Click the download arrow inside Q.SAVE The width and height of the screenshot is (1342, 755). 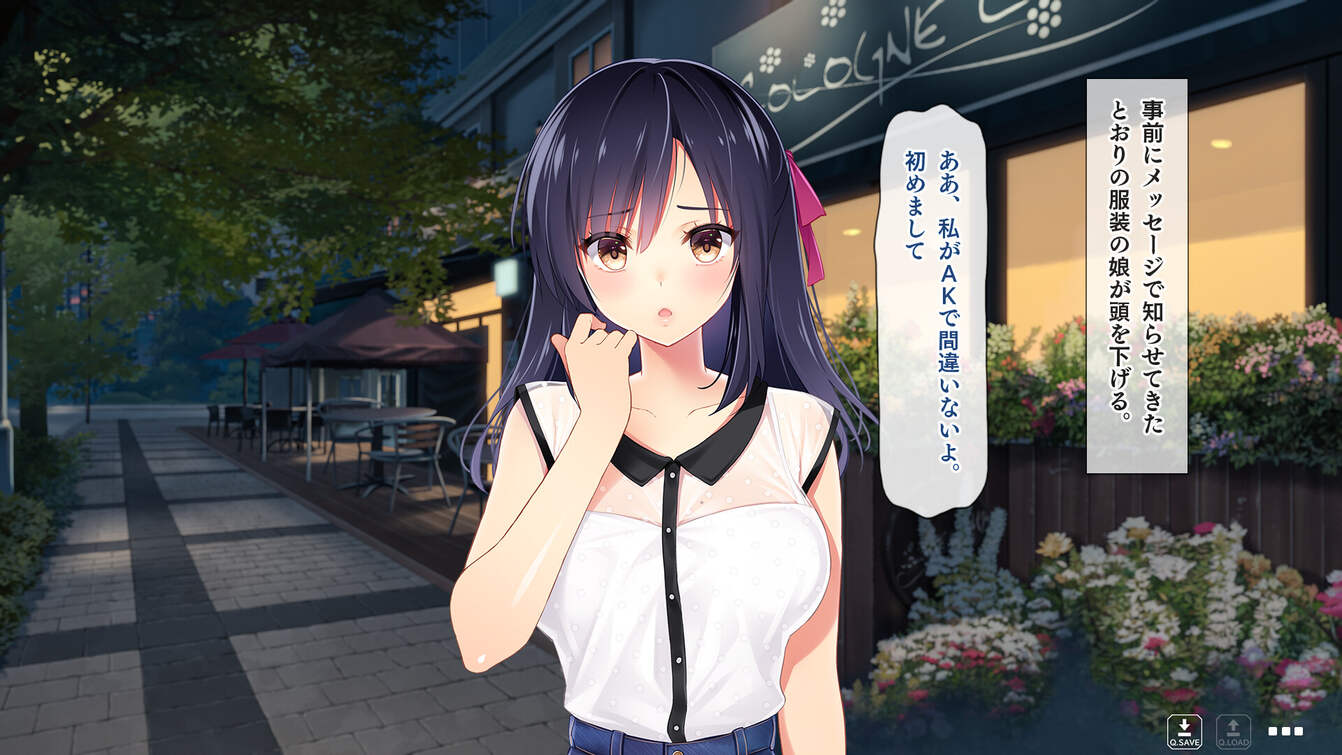pyautogui.click(x=1184, y=724)
